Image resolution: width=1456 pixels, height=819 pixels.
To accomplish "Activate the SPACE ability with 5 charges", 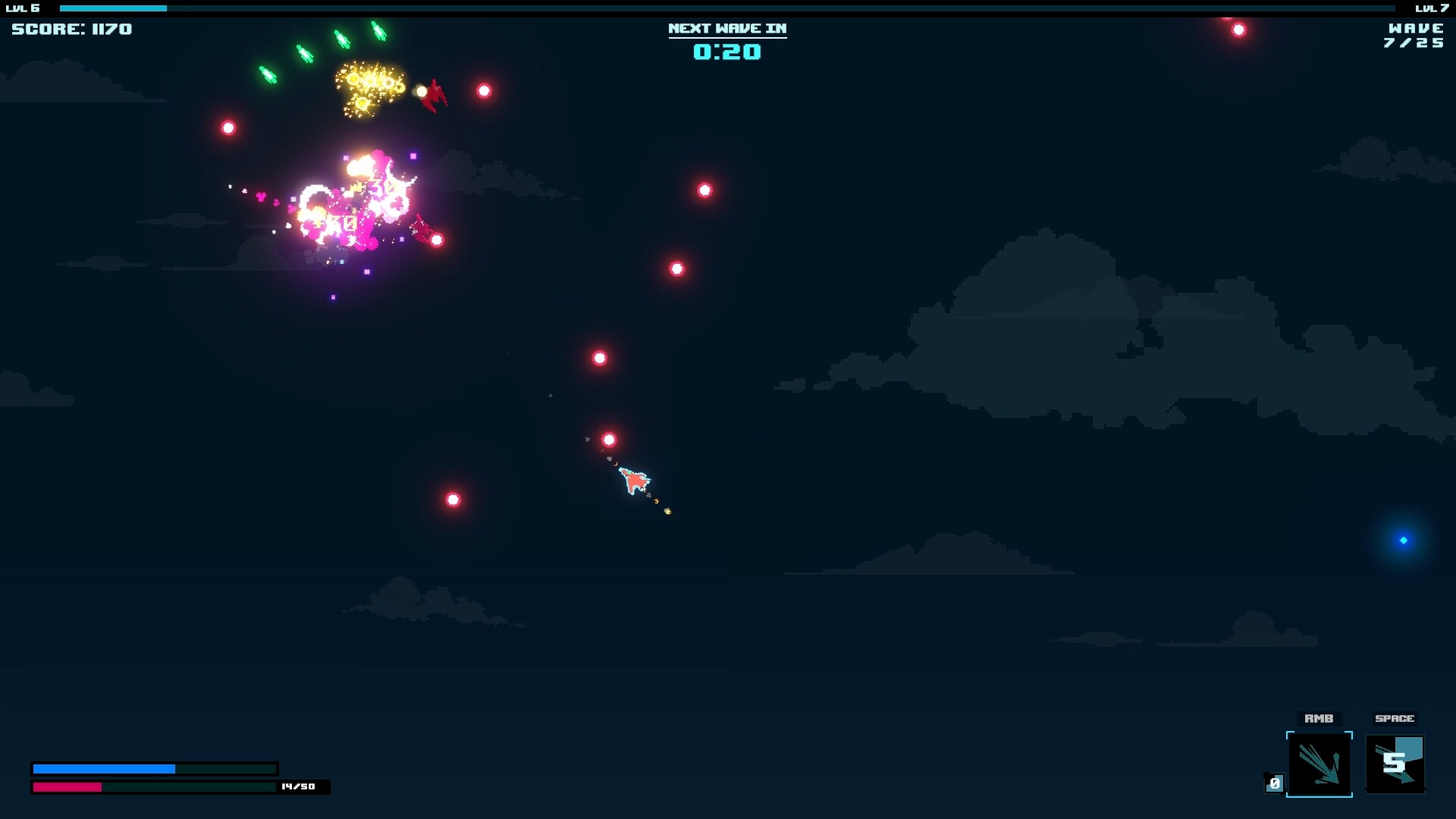I will pyautogui.click(x=1394, y=764).
